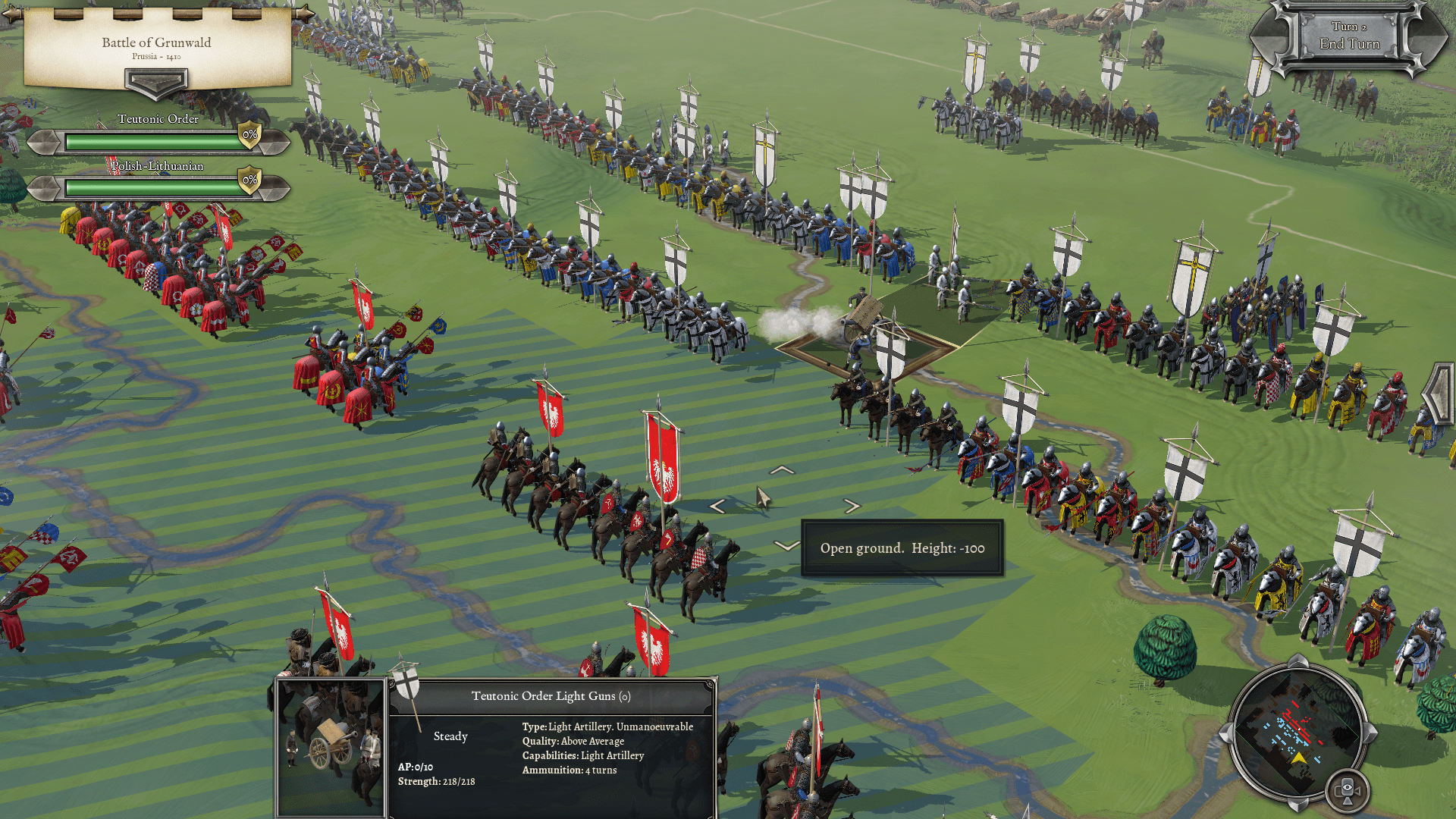The height and width of the screenshot is (819, 1456).
Task: Click the right facing chevron around the cursor tile
Action: [852, 506]
